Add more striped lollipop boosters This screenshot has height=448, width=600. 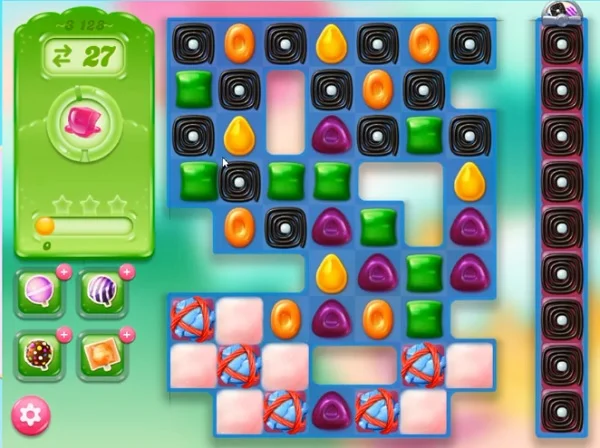(126, 272)
